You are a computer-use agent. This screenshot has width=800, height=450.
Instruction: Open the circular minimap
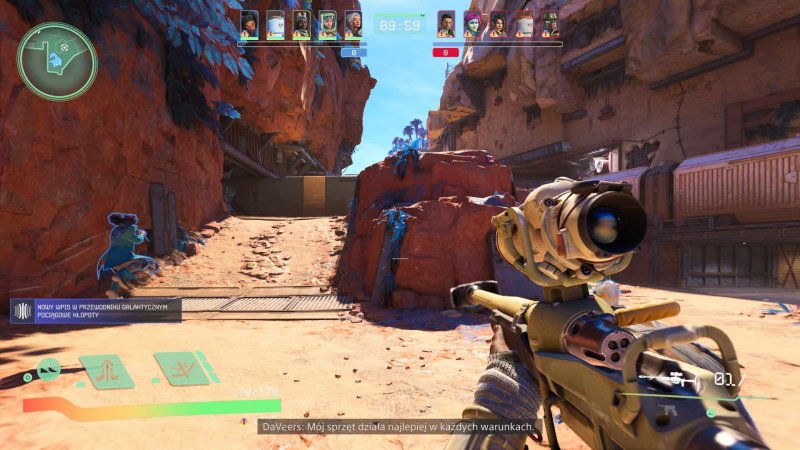pyautogui.click(x=57, y=61)
